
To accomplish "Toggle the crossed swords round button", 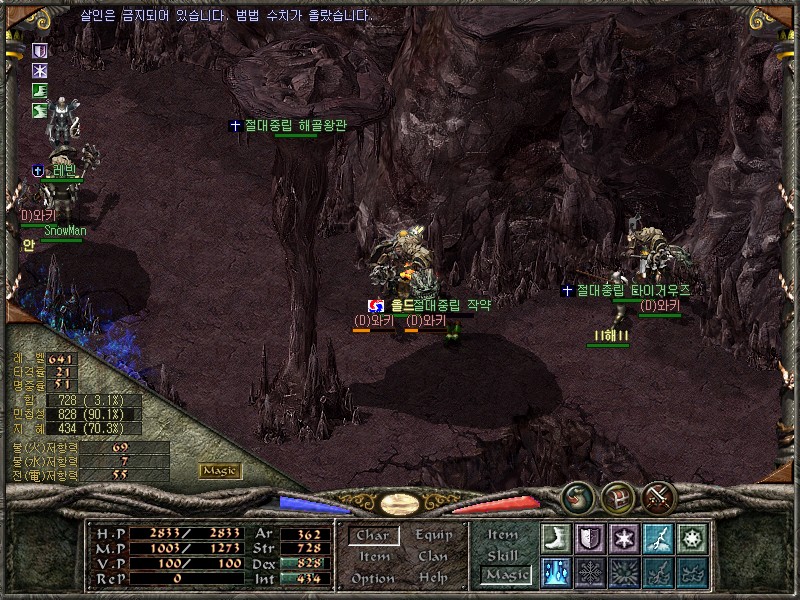I will point(659,496).
